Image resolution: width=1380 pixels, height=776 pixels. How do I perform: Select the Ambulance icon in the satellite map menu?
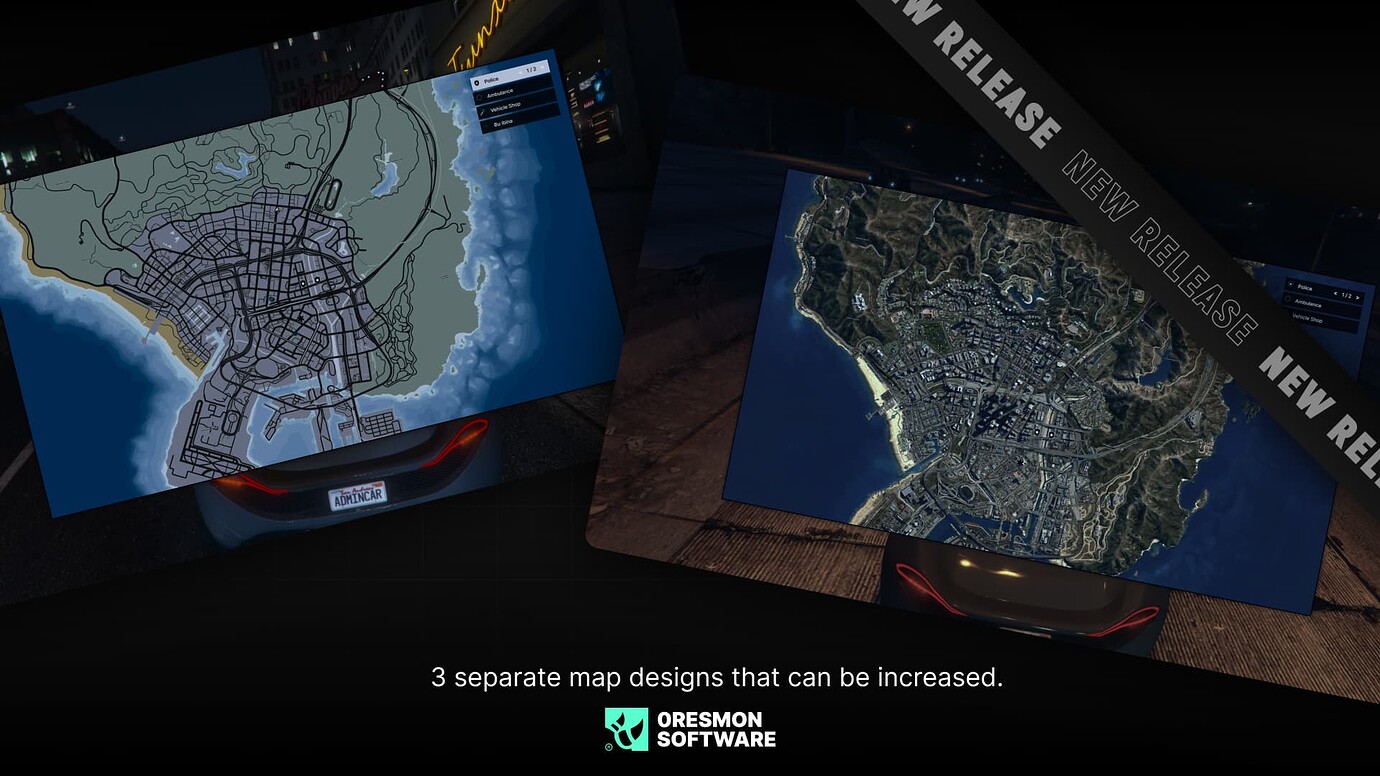tap(1289, 300)
